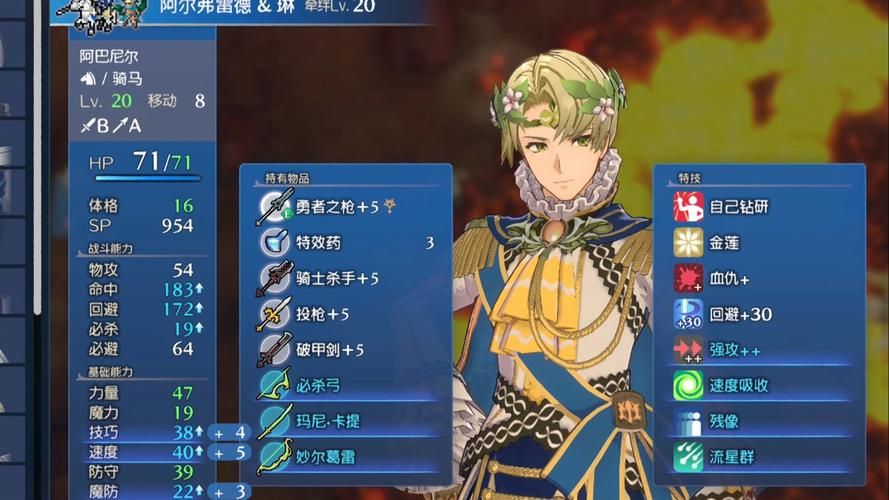The image size is (889, 500).
Task: Choose the 强攻++ skill
Action: tap(760, 351)
